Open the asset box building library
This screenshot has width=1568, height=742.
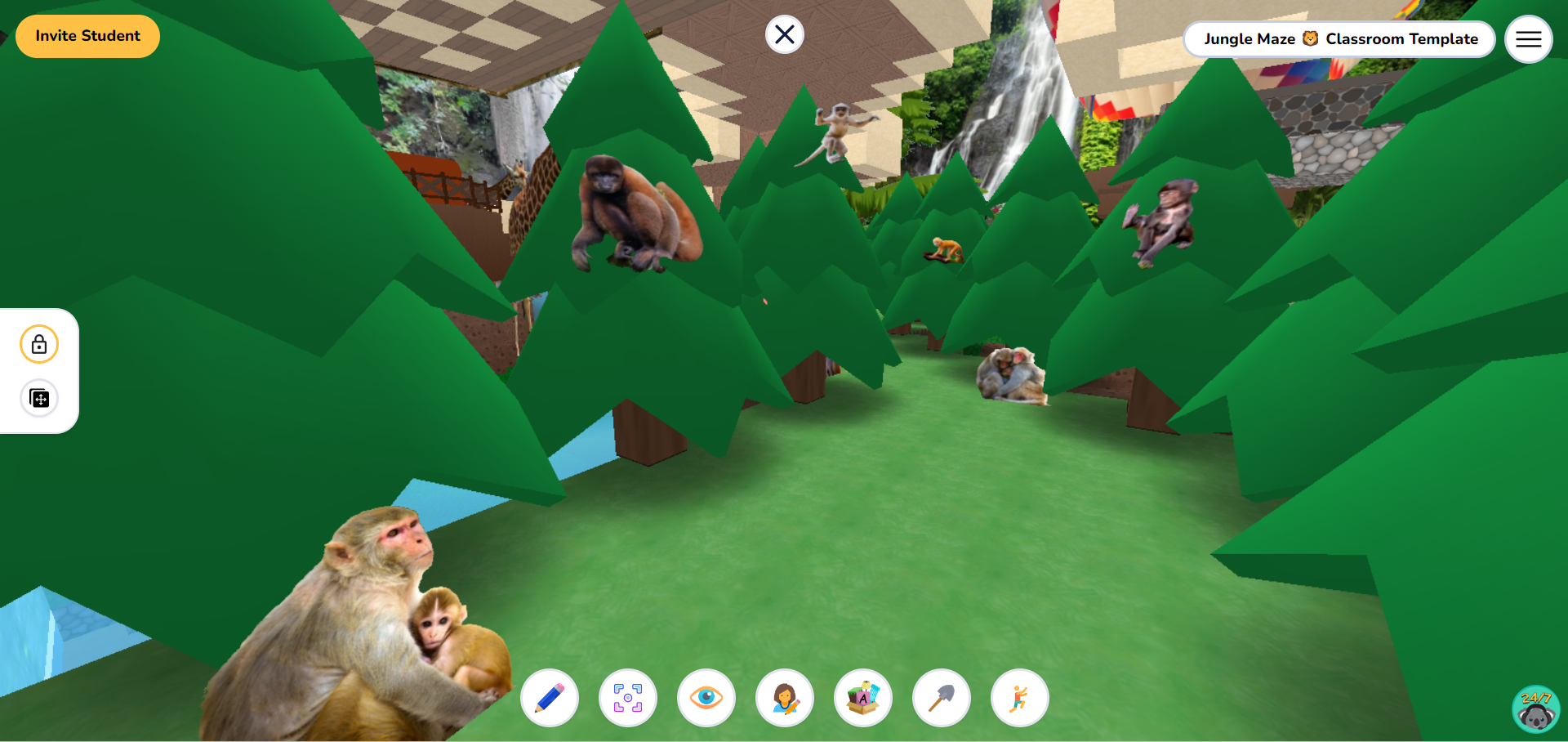coord(862,698)
